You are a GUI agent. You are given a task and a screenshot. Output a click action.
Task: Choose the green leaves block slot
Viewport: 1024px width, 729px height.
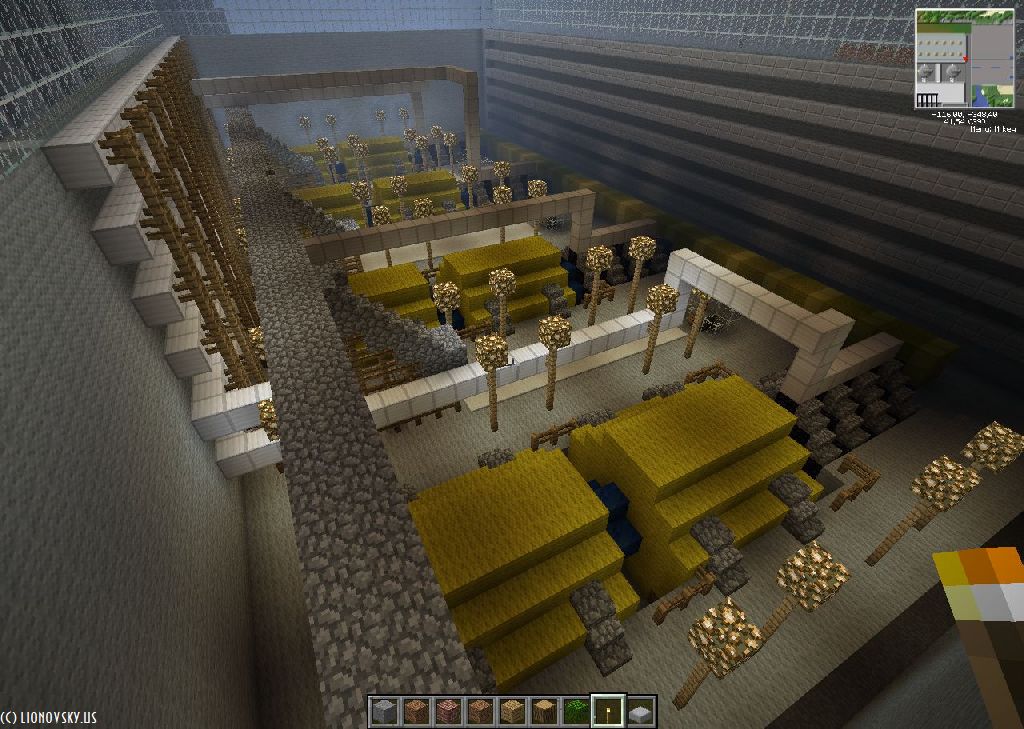point(576,712)
